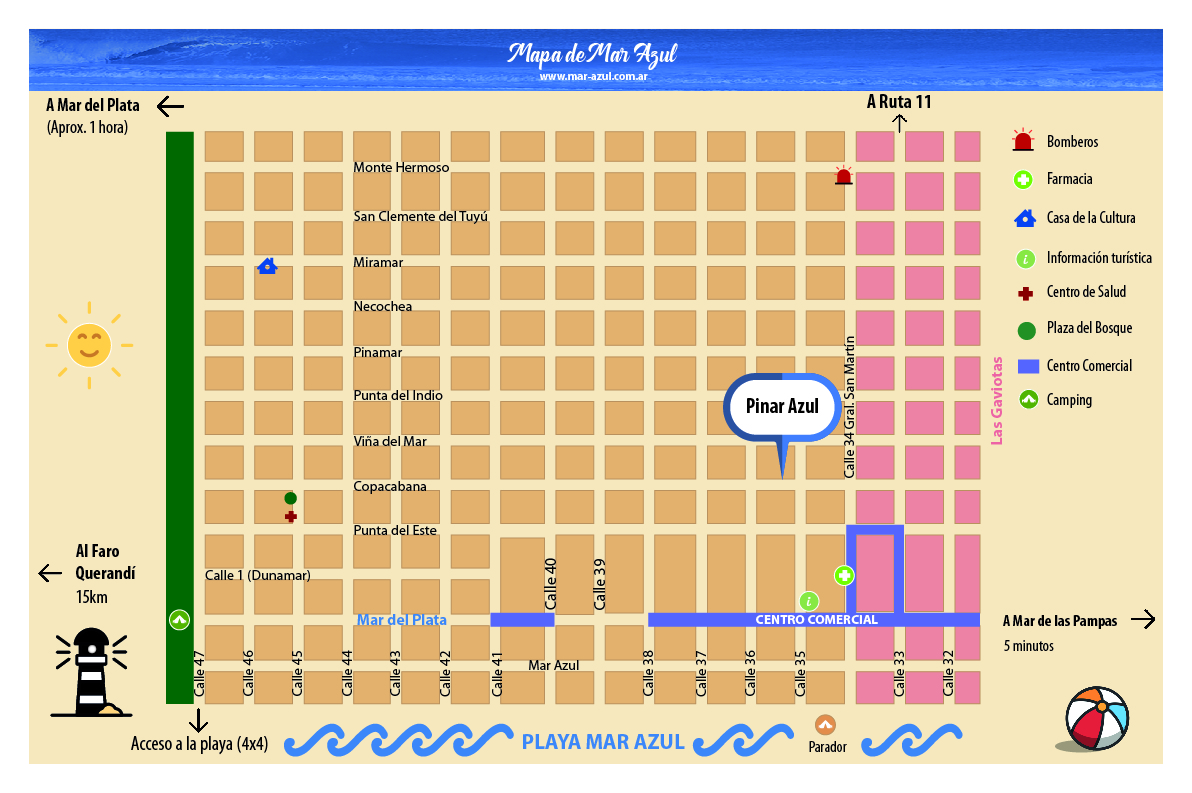Click the camping marker on the green strip

pyautogui.click(x=179, y=620)
